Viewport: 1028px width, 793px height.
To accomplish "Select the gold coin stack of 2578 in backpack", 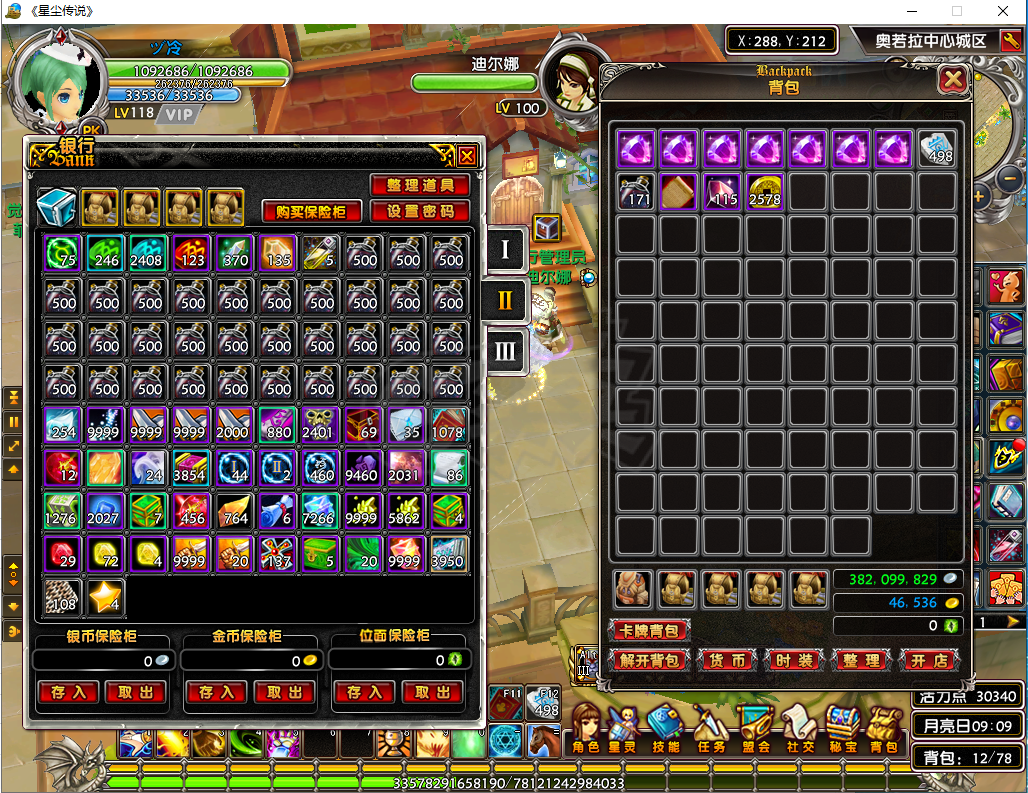I will [x=765, y=191].
